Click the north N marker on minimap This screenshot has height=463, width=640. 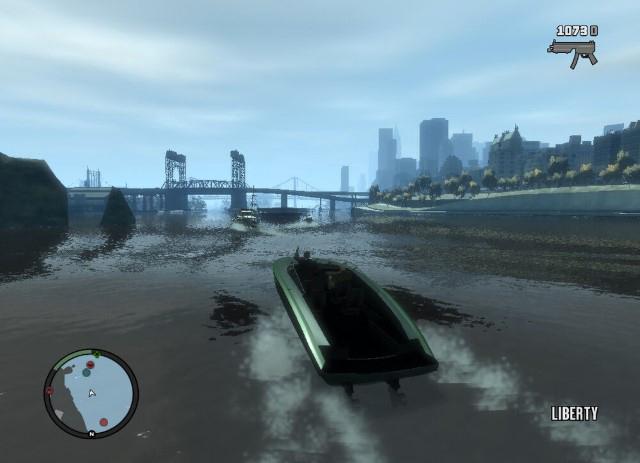(91, 433)
